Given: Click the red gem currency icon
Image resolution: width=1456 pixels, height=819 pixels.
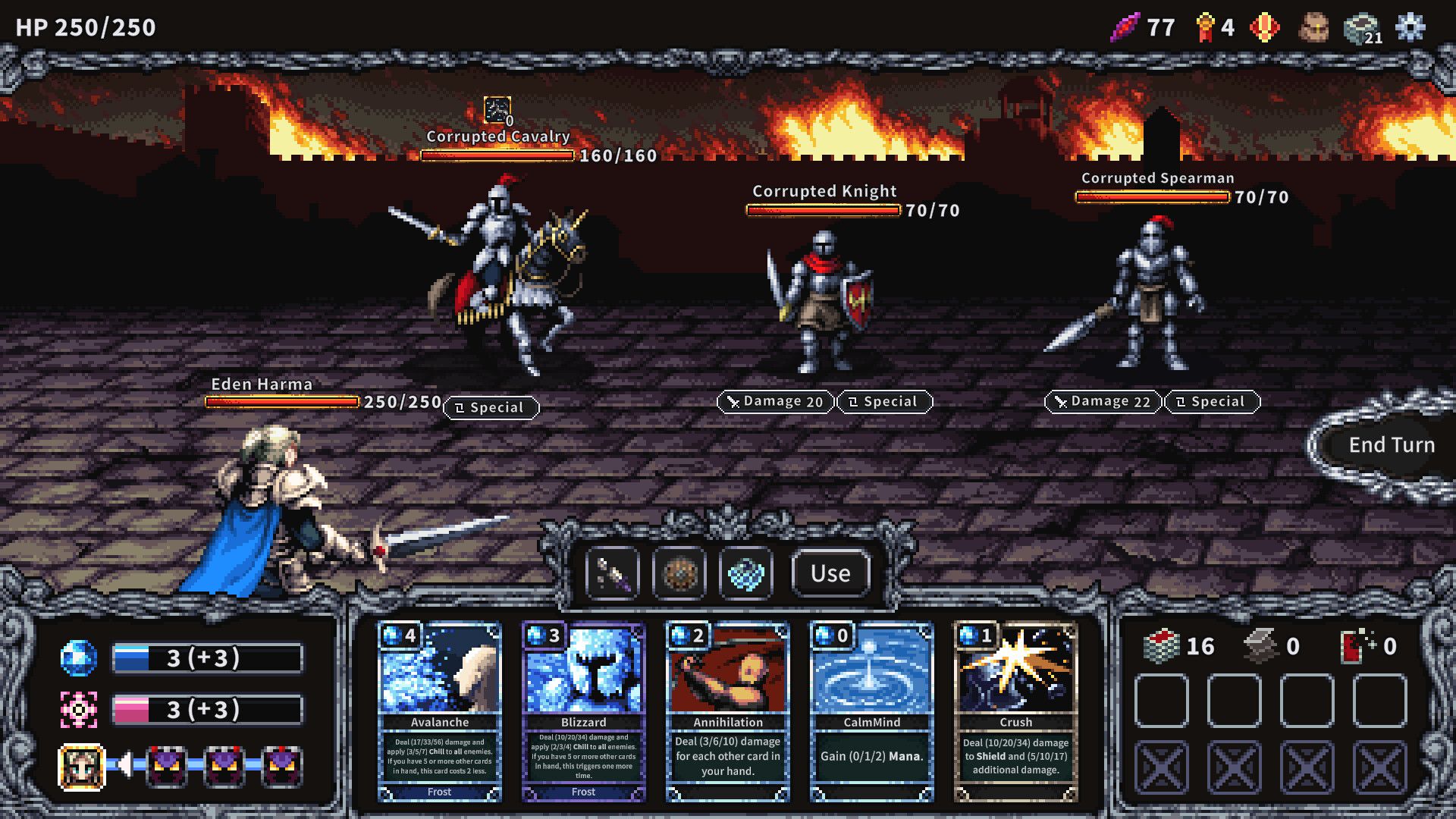Looking at the screenshot, I should tap(1265, 27).
